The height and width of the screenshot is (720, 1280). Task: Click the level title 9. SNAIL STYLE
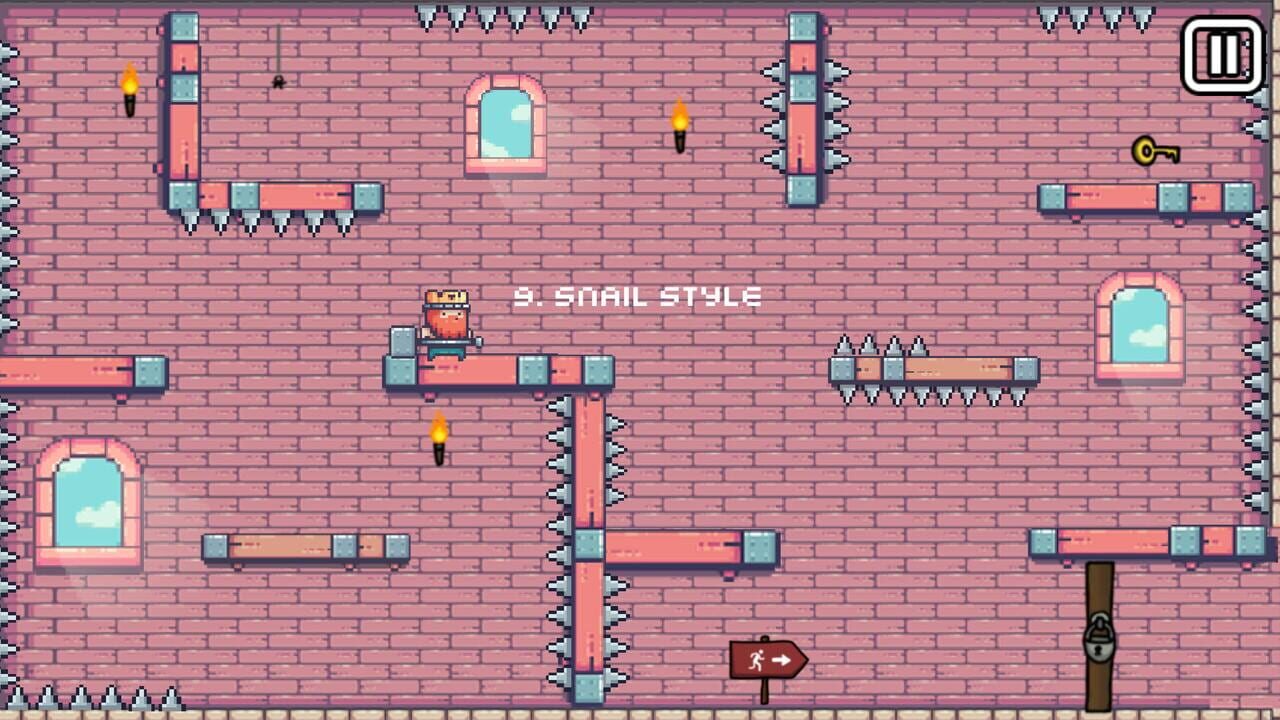[636, 296]
